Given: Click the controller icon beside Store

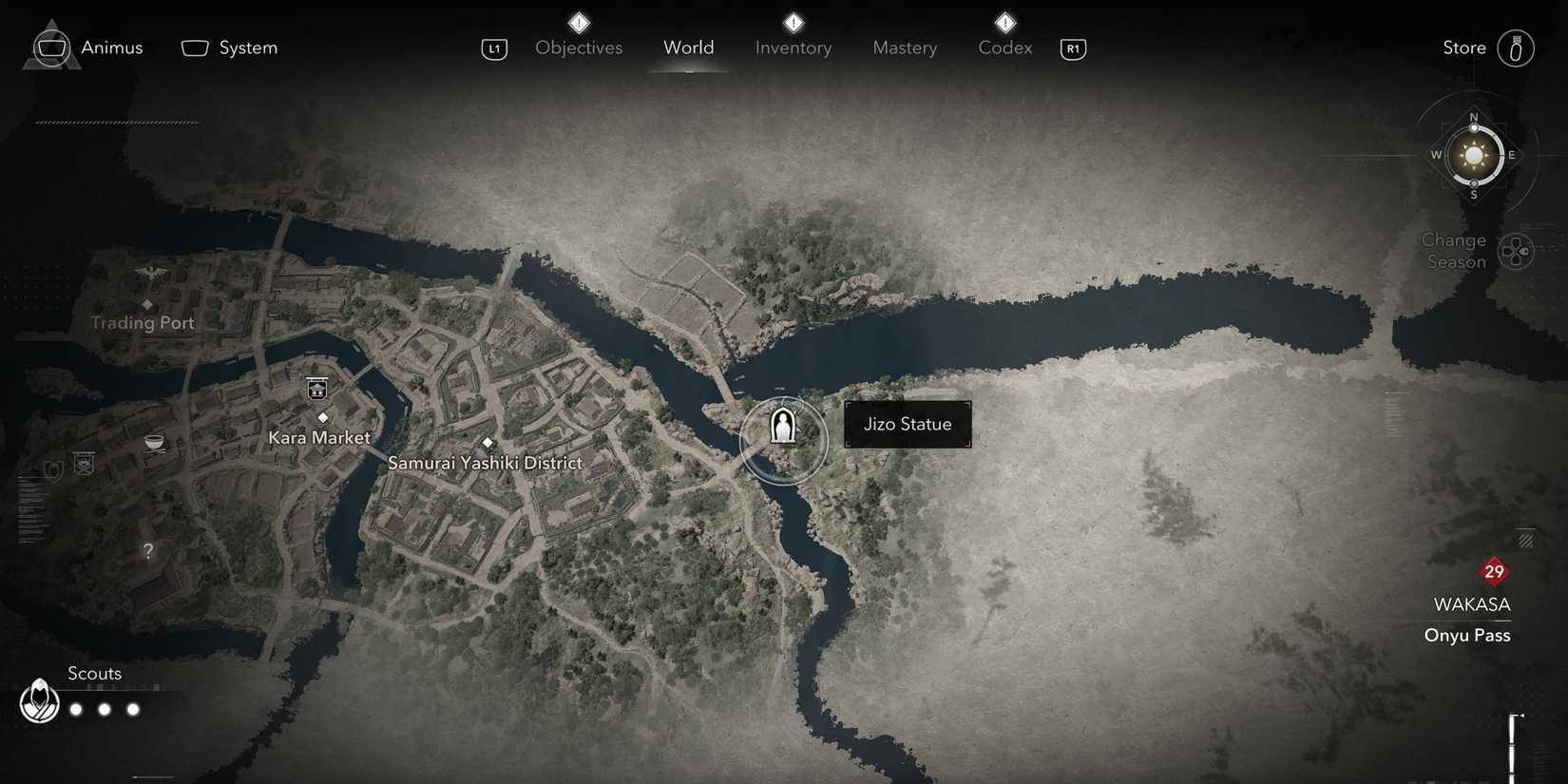Looking at the screenshot, I should [1518, 47].
